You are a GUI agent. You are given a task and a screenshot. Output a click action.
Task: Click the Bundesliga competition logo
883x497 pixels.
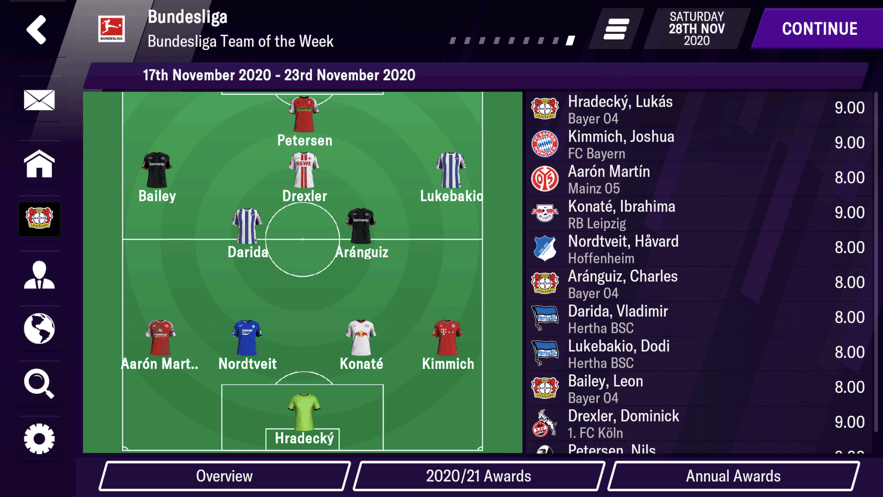tap(111, 29)
